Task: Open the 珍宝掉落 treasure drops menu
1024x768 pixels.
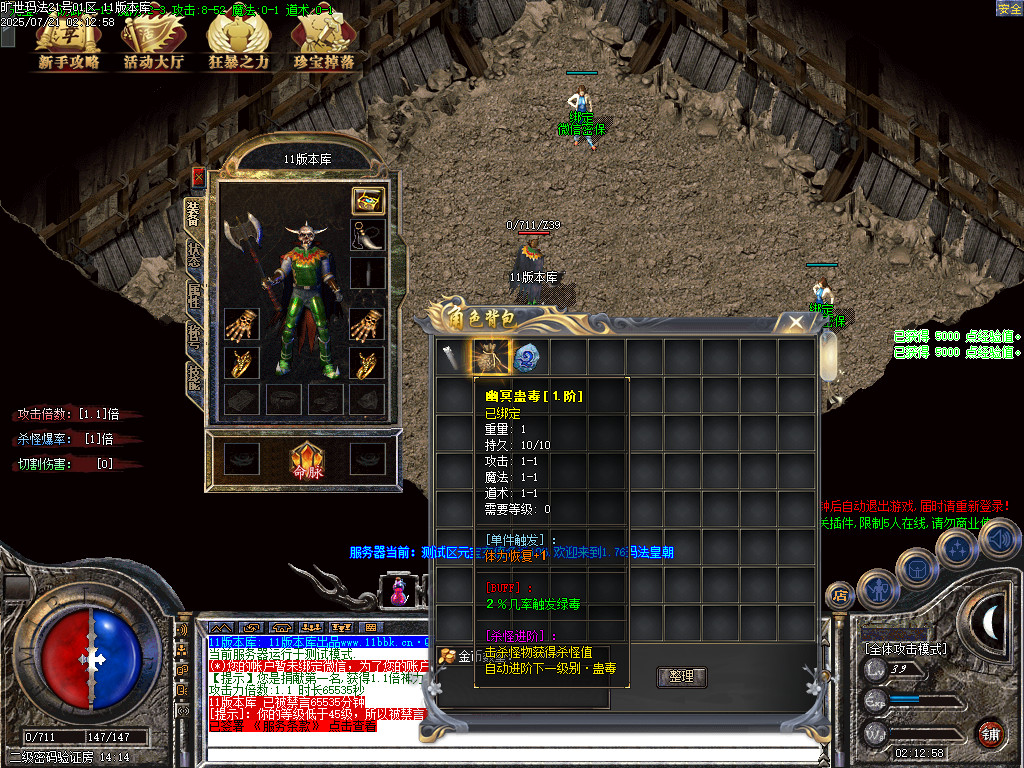Action: [x=323, y=44]
